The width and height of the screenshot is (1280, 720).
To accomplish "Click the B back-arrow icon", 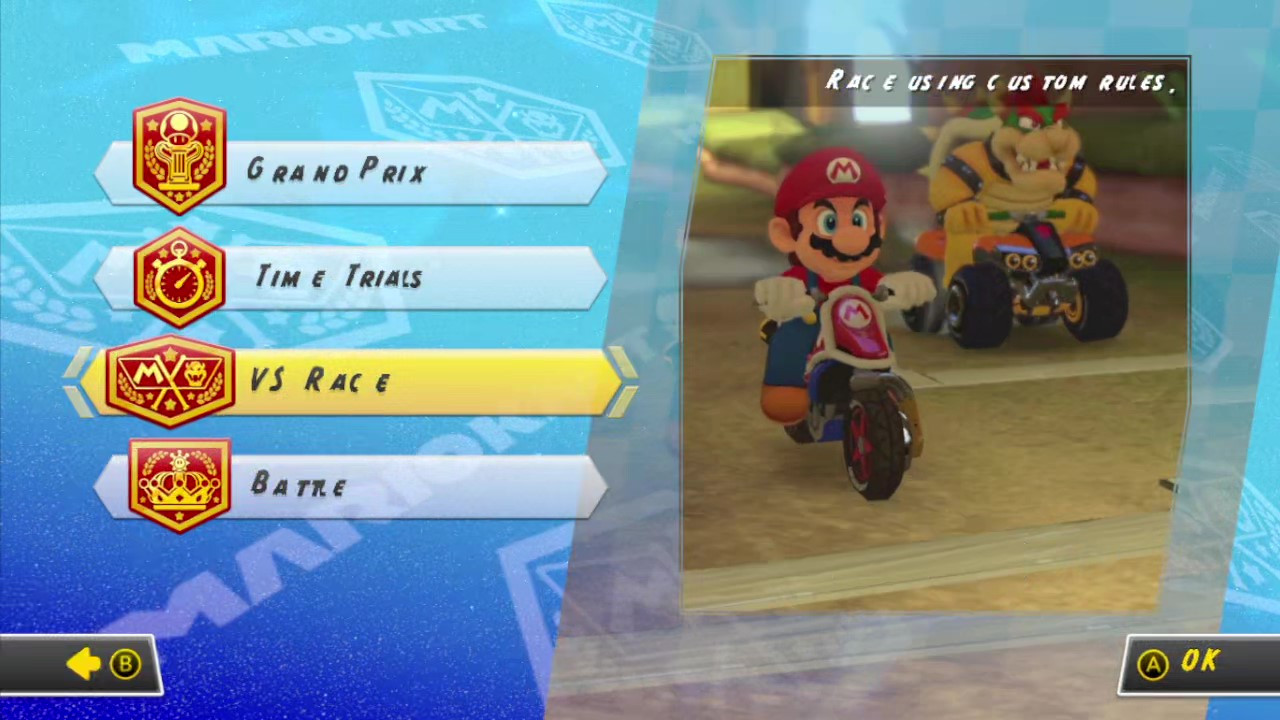I will click(85, 663).
